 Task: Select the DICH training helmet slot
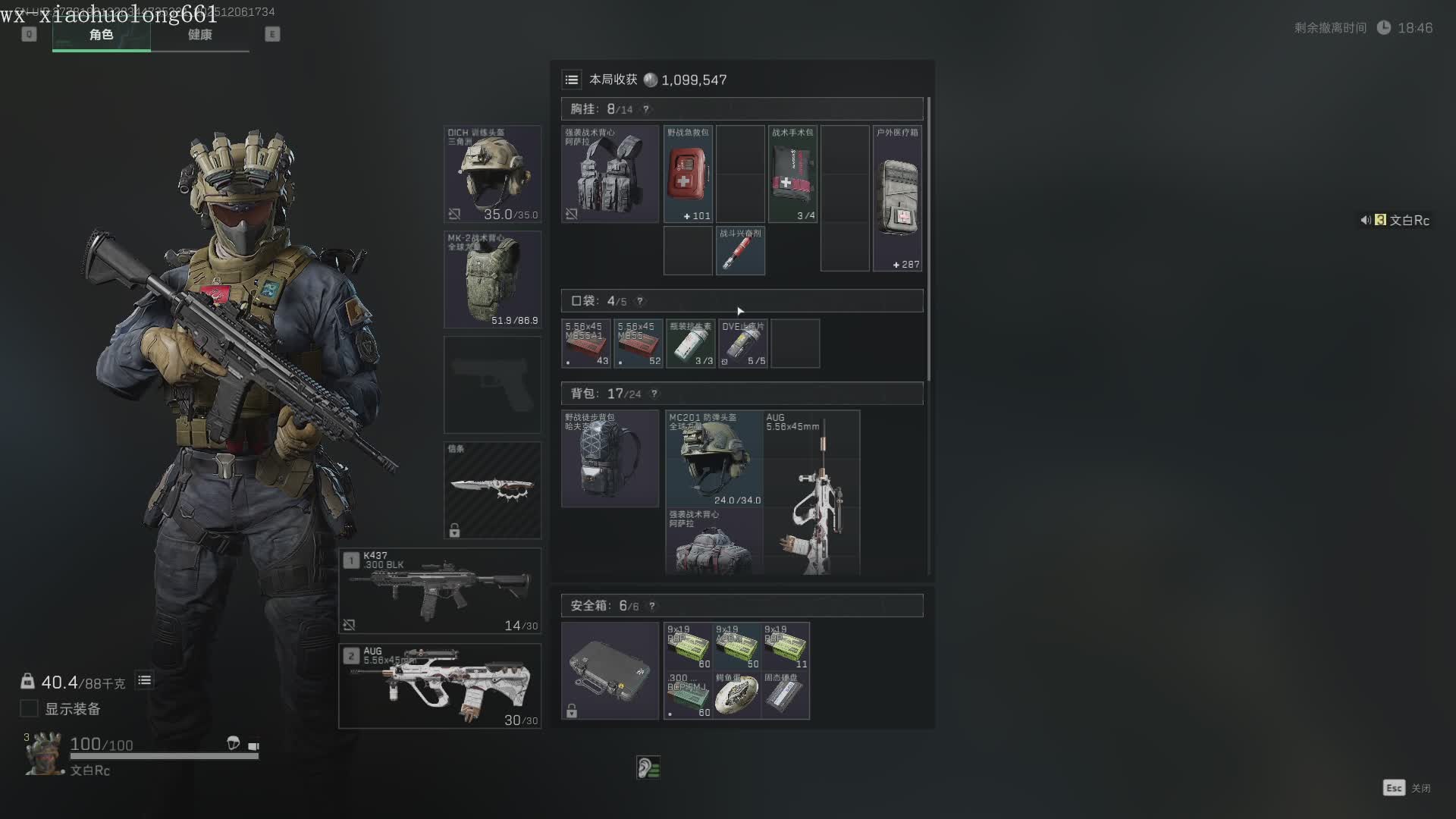click(x=492, y=174)
